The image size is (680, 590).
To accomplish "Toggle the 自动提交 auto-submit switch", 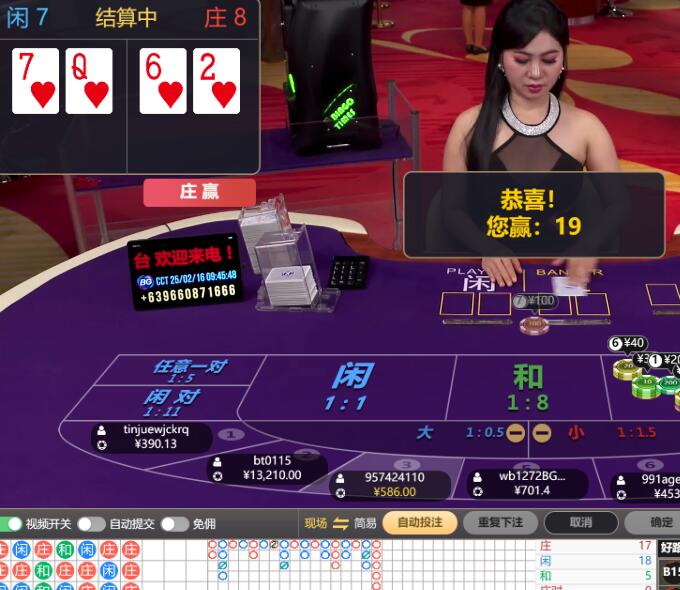I will coord(91,524).
